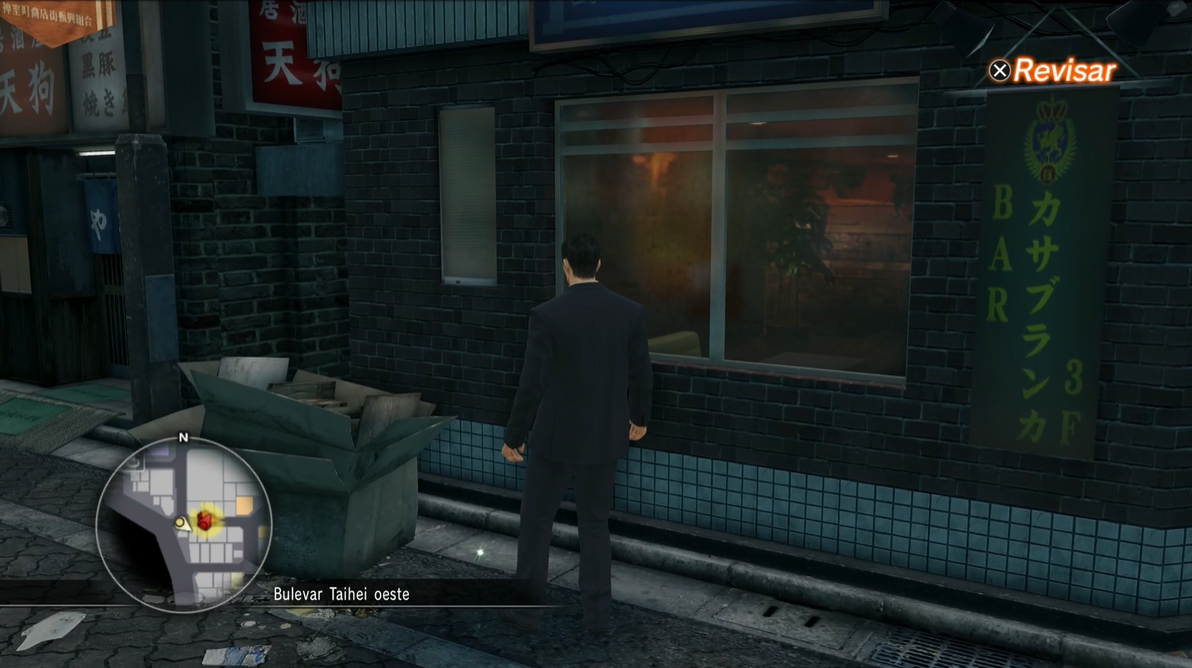Open the circular minimap

(x=184, y=522)
